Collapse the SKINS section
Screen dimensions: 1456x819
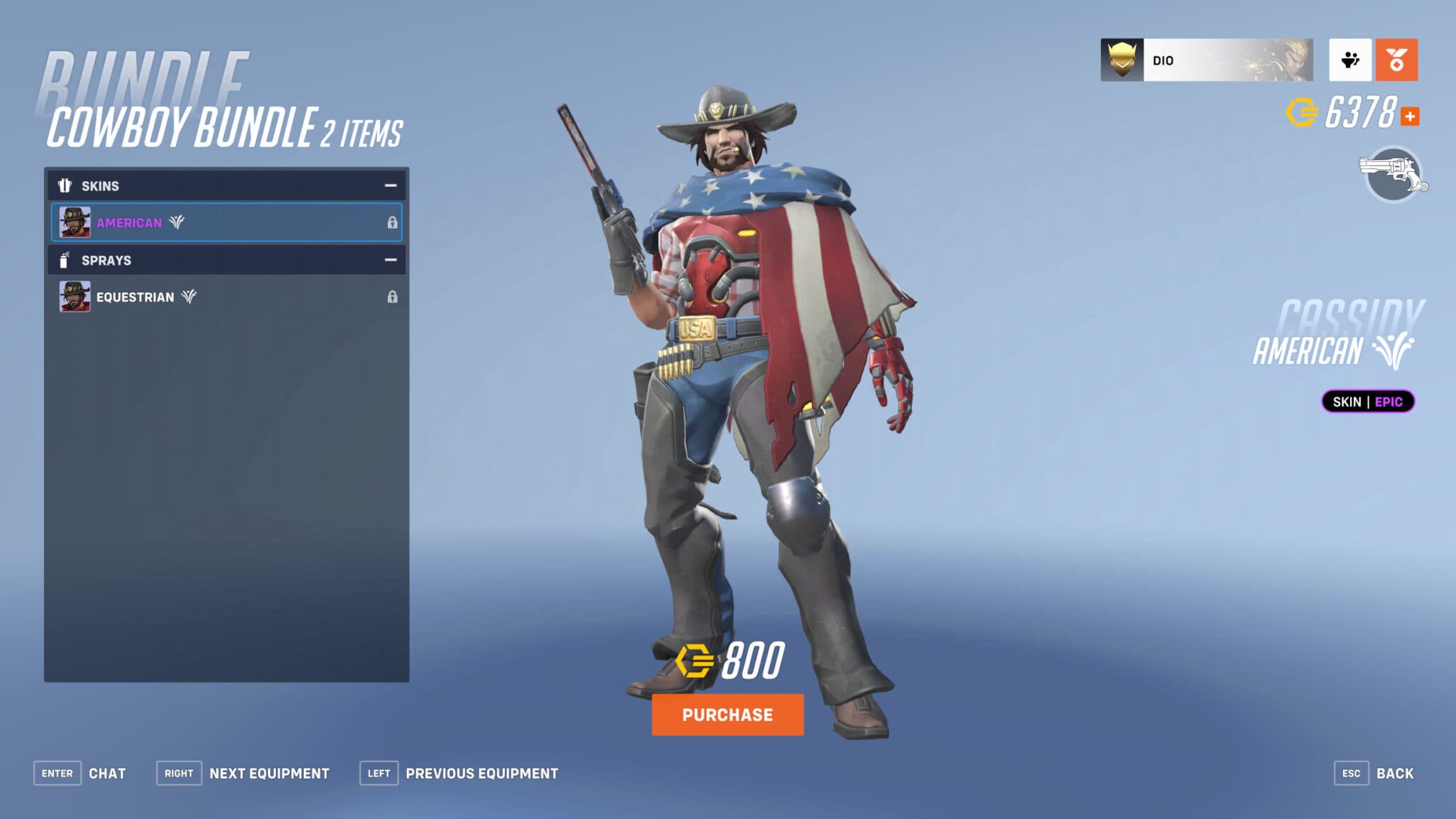pyautogui.click(x=389, y=185)
